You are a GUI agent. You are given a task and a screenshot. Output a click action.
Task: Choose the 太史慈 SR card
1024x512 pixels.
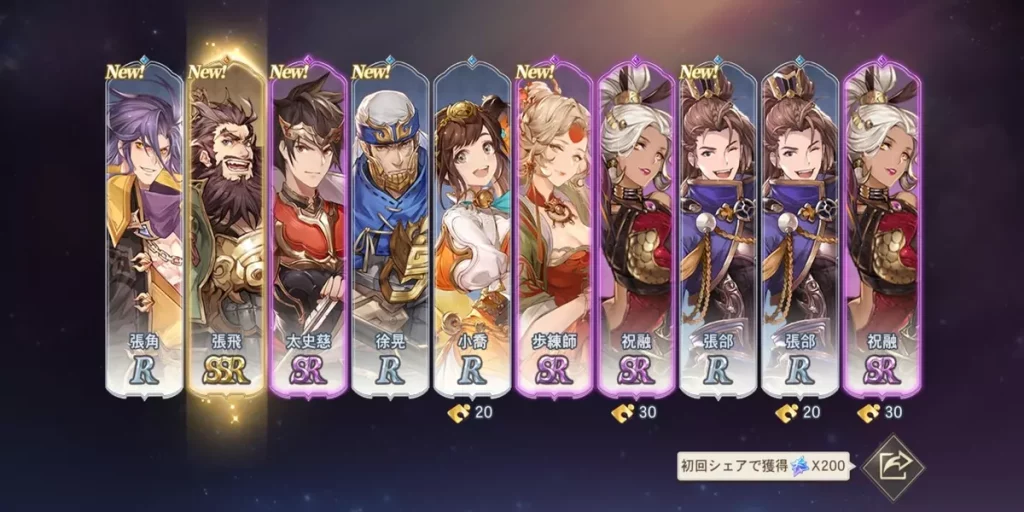pyautogui.click(x=308, y=230)
